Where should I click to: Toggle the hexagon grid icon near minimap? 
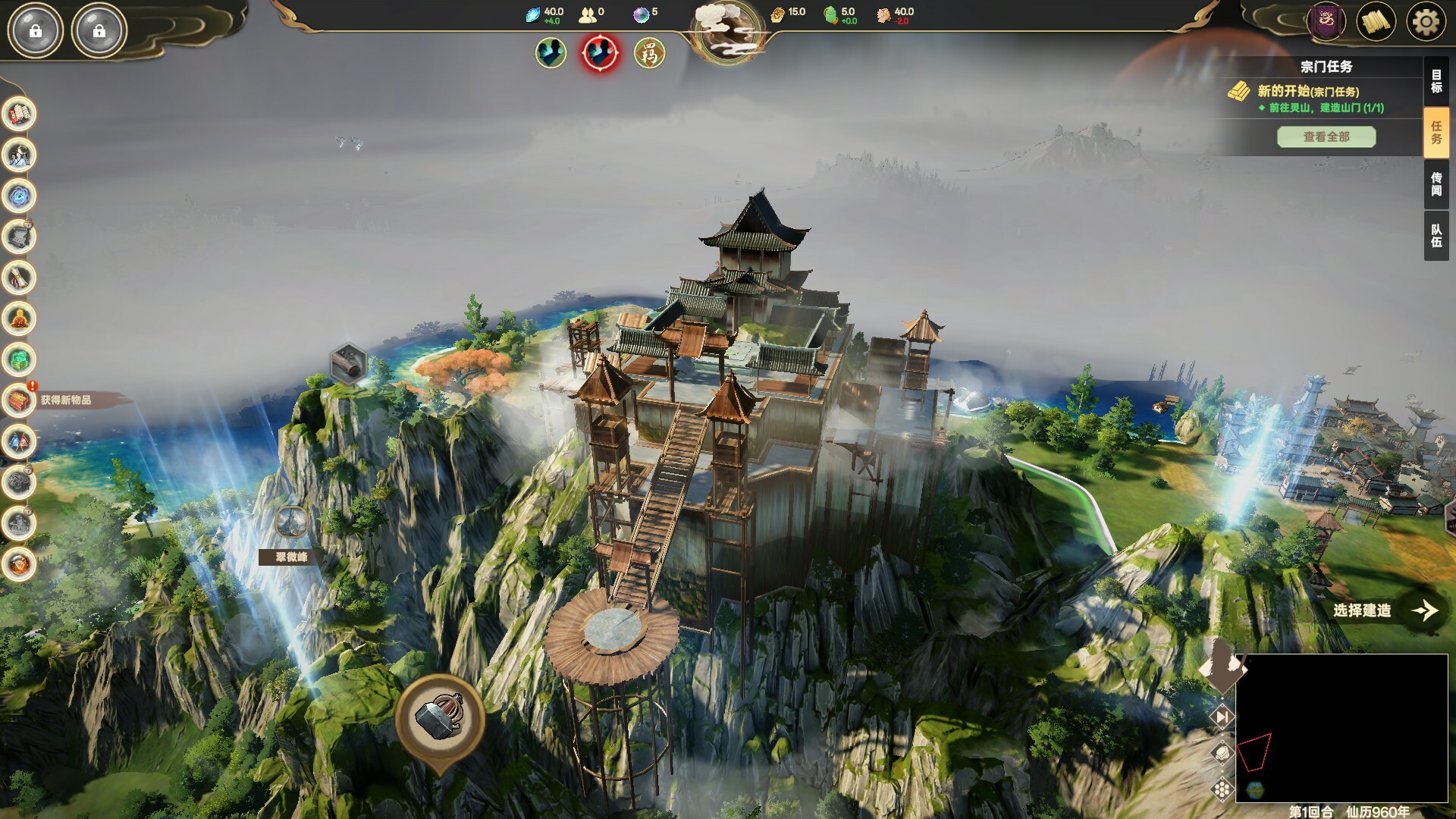[x=1222, y=789]
